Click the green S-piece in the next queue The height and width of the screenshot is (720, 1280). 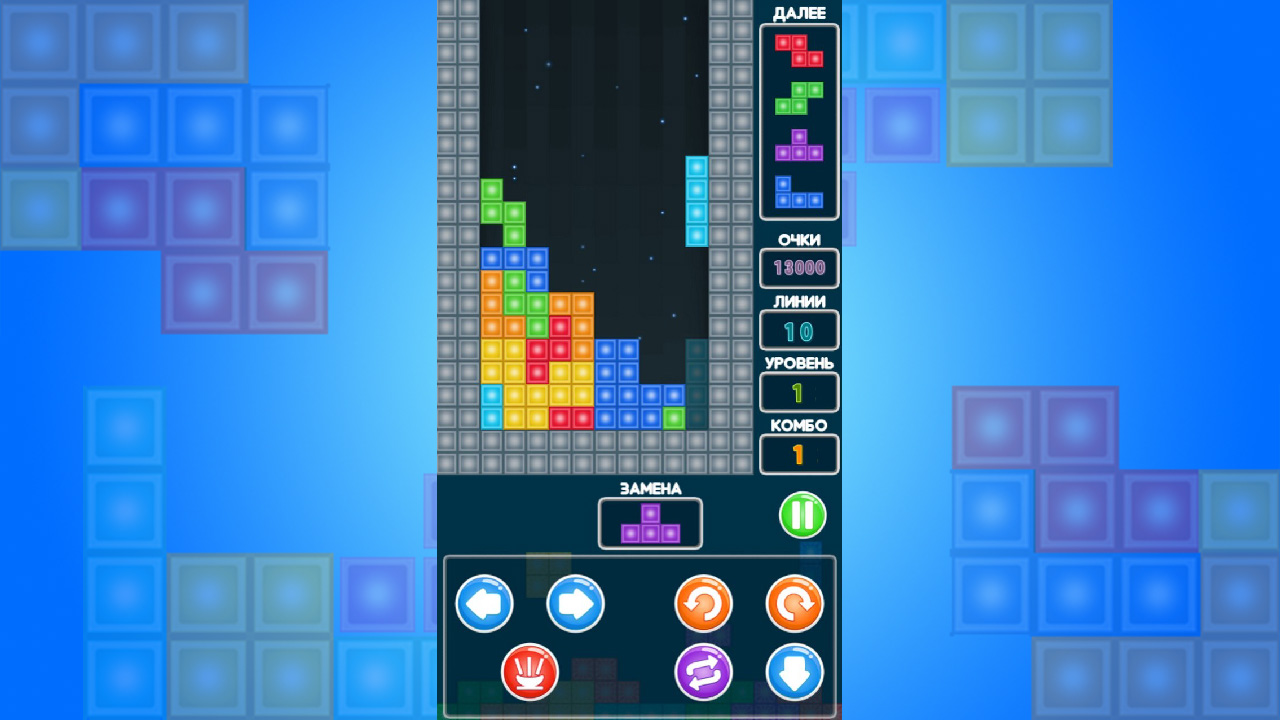point(798,98)
